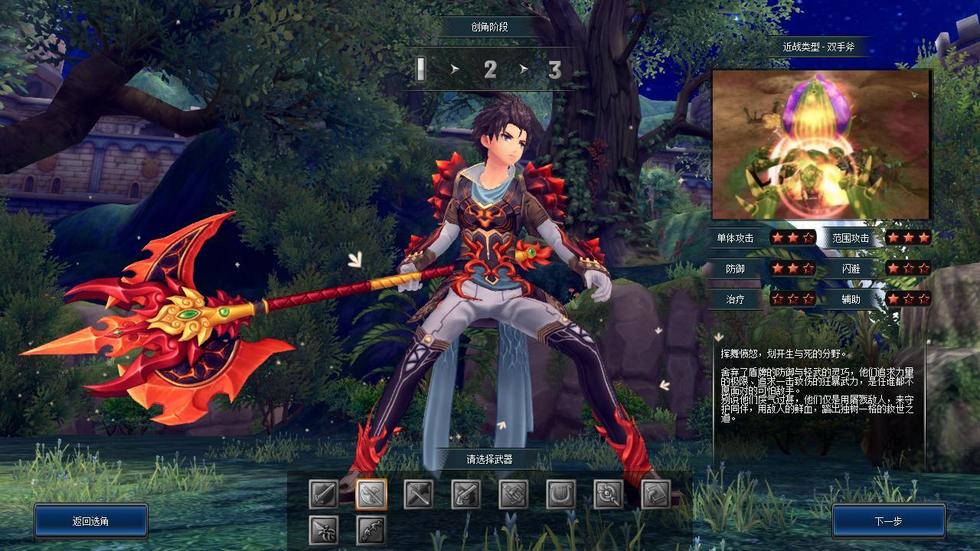The image size is (980, 551).
Task: Pick the crossed dual blades weapon icon
Action: pos(418,493)
